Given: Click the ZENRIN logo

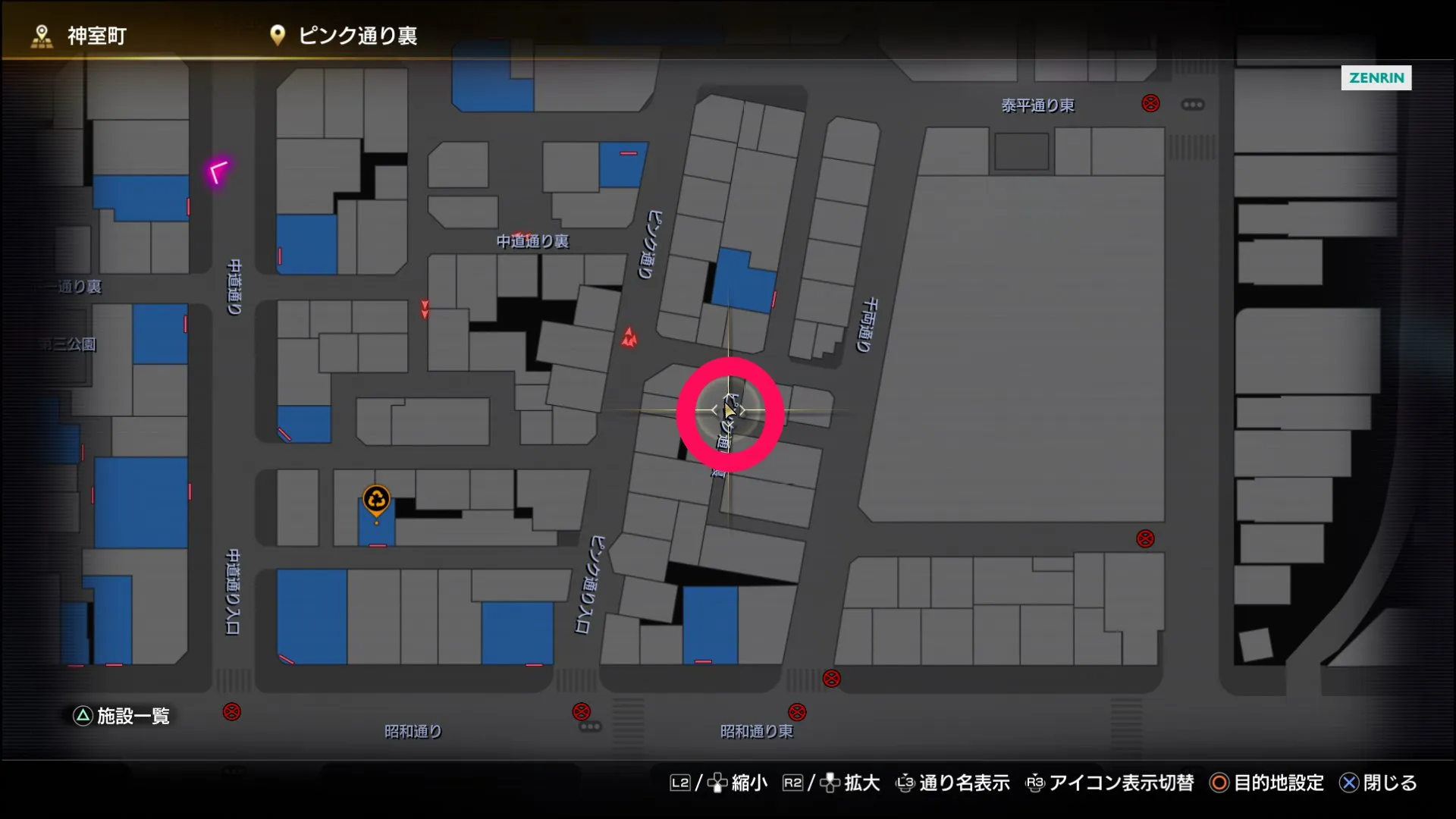Looking at the screenshot, I should 1376,77.
